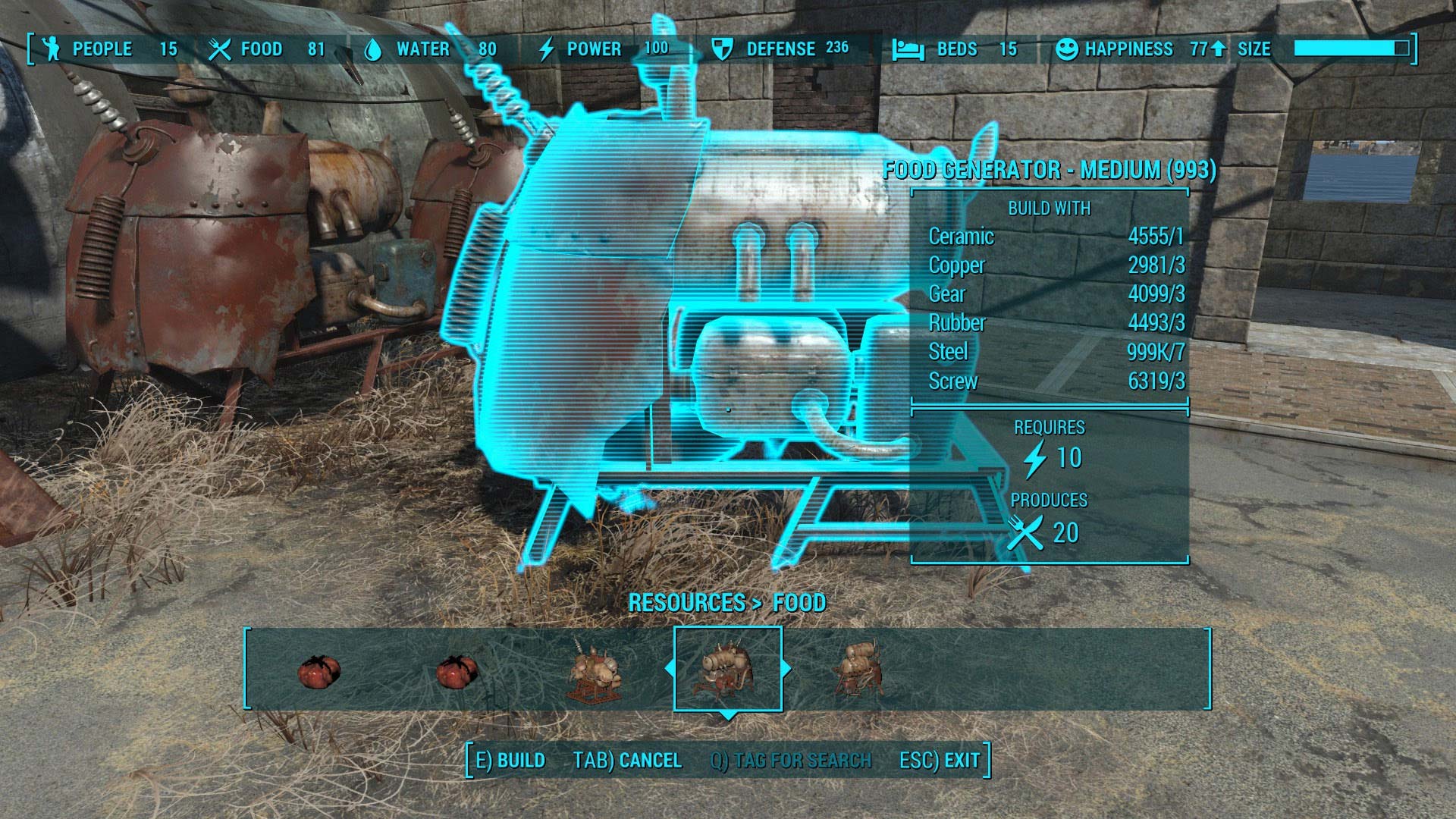Screen dimensions: 1456x819
Task: Select the highlighted medium food generator tile
Action: coord(727,669)
